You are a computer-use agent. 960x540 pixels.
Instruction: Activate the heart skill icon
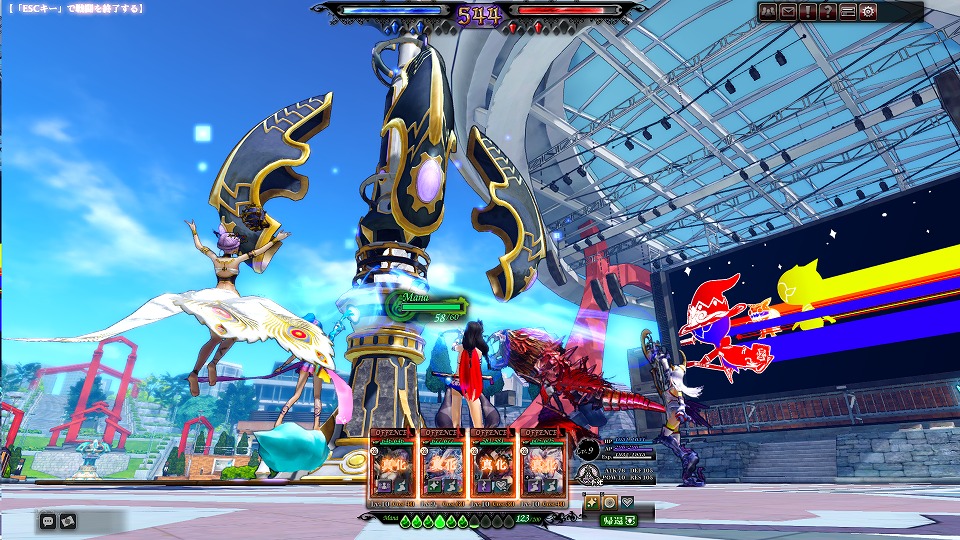[x=627, y=502]
